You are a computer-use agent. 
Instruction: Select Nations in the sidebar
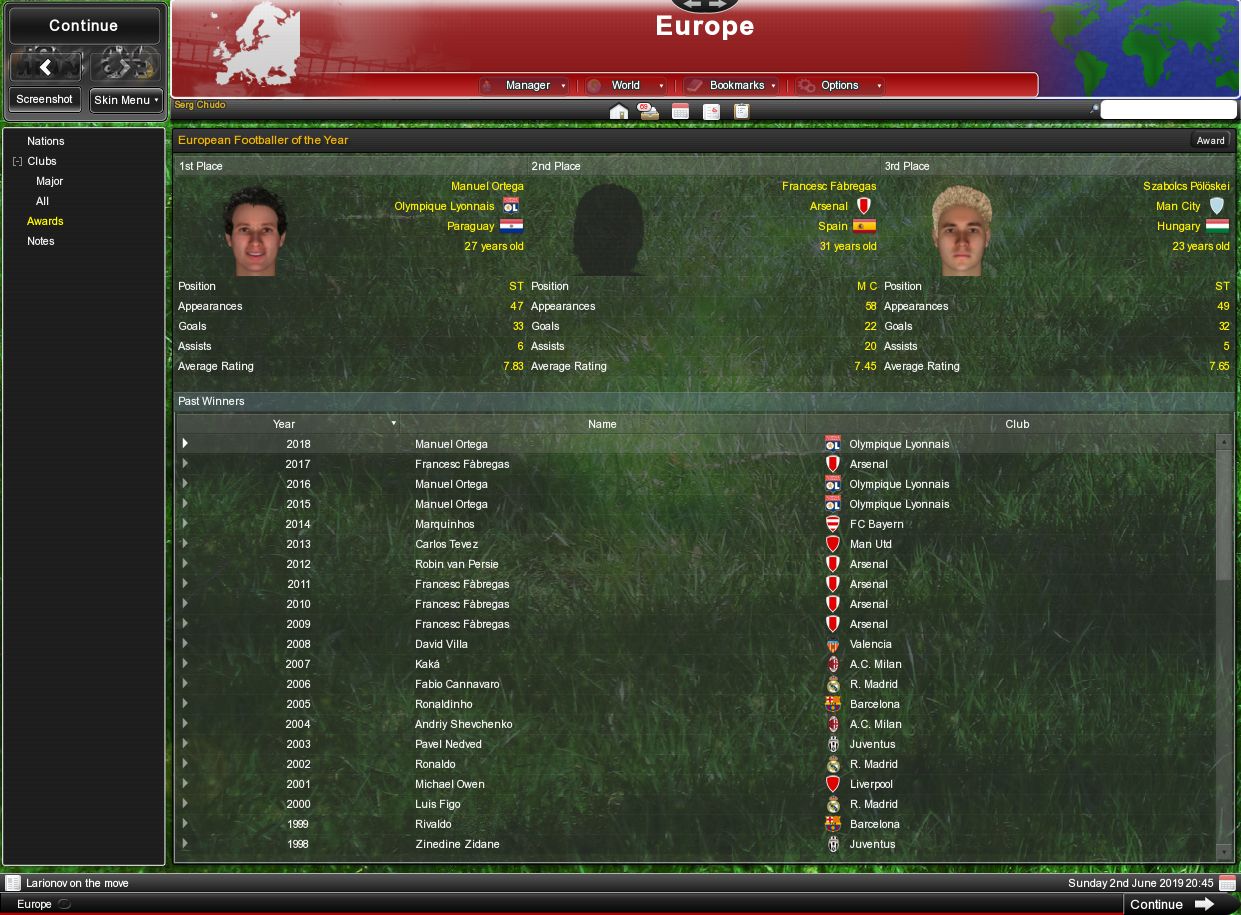46,141
